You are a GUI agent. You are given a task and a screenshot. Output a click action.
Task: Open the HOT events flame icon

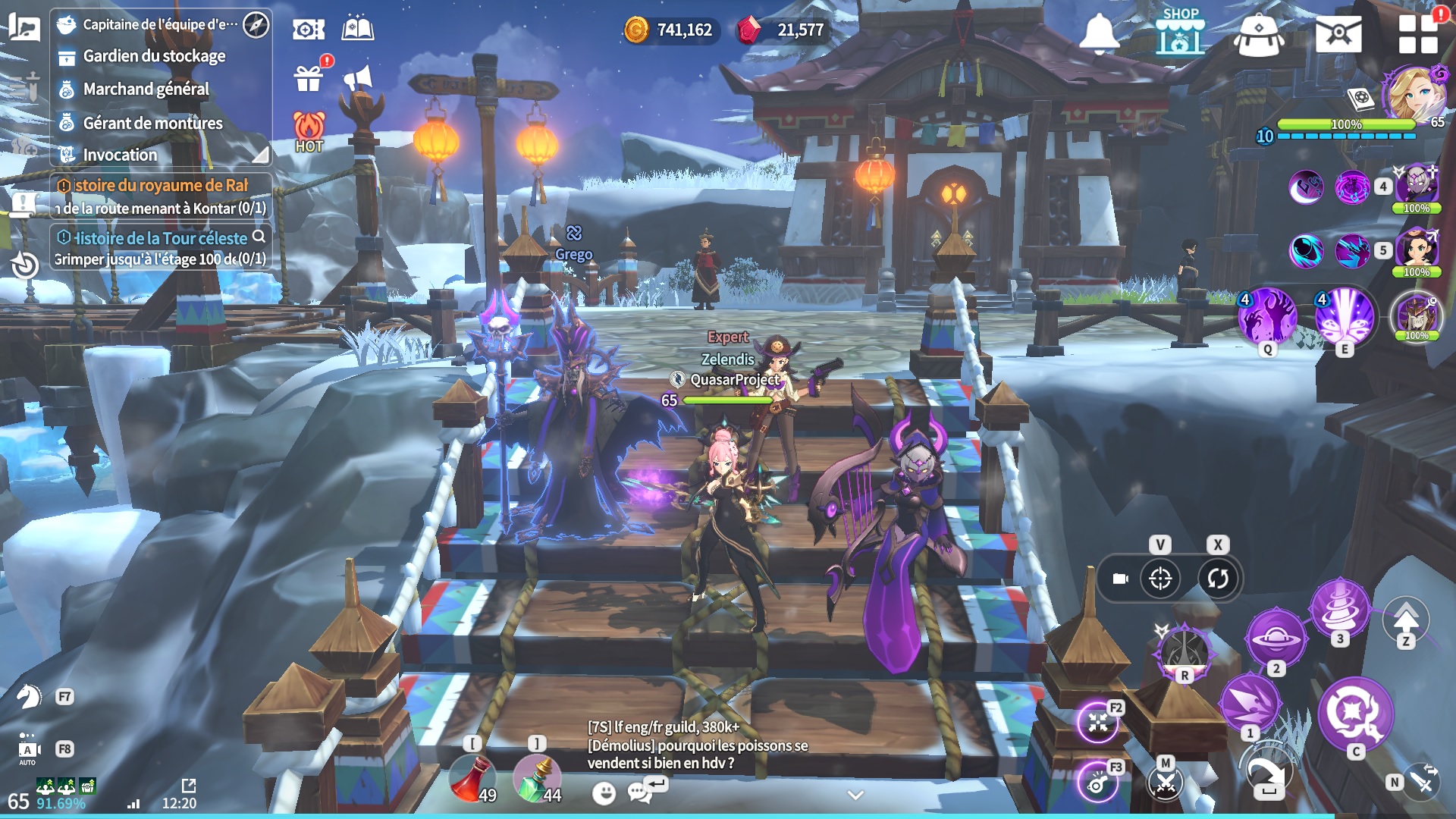309,132
